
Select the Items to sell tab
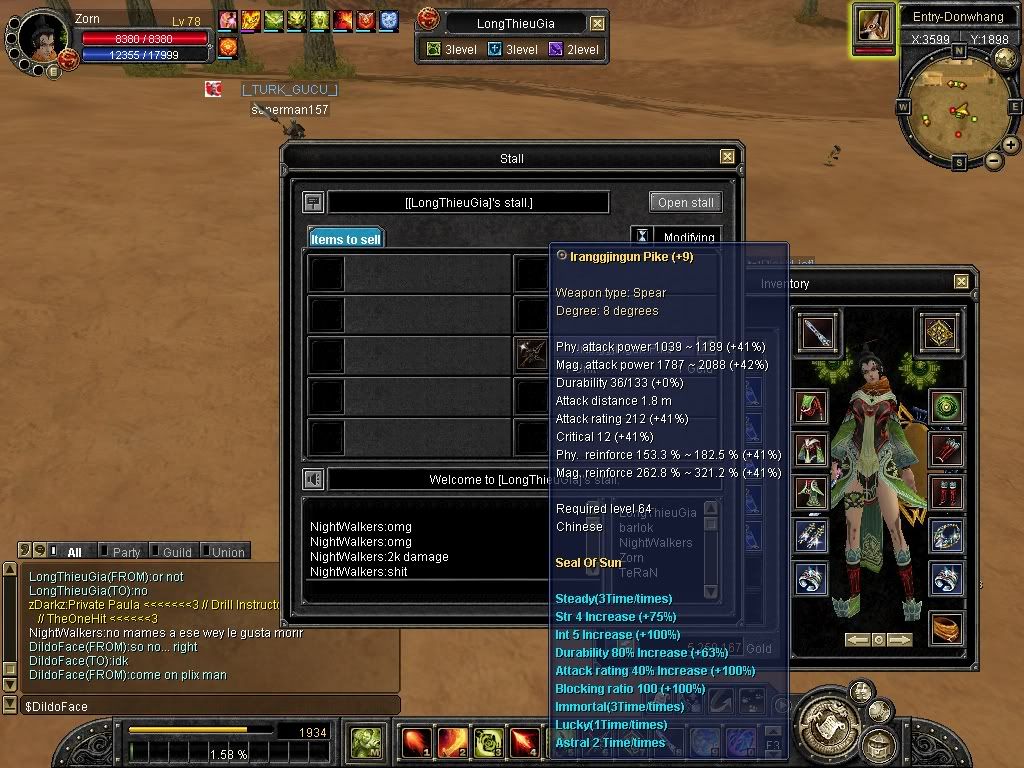(x=345, y=239)
